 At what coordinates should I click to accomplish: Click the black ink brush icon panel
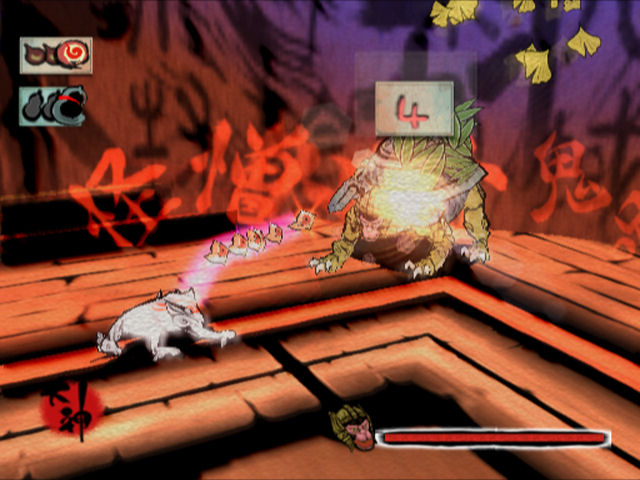pos(54,105)
